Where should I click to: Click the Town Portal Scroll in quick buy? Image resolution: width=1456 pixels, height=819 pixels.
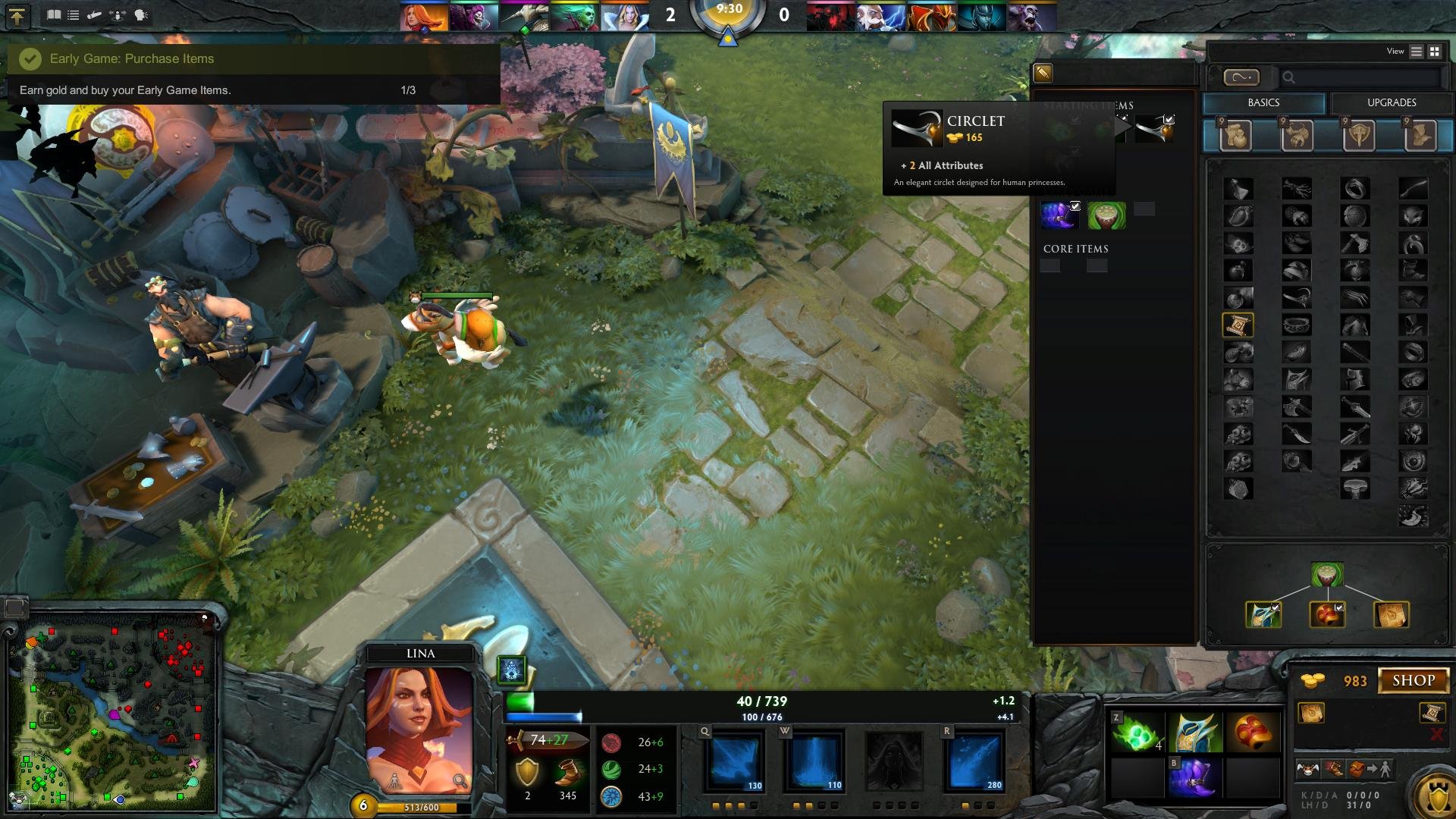pyautogui.click(x=1432, y=714)
